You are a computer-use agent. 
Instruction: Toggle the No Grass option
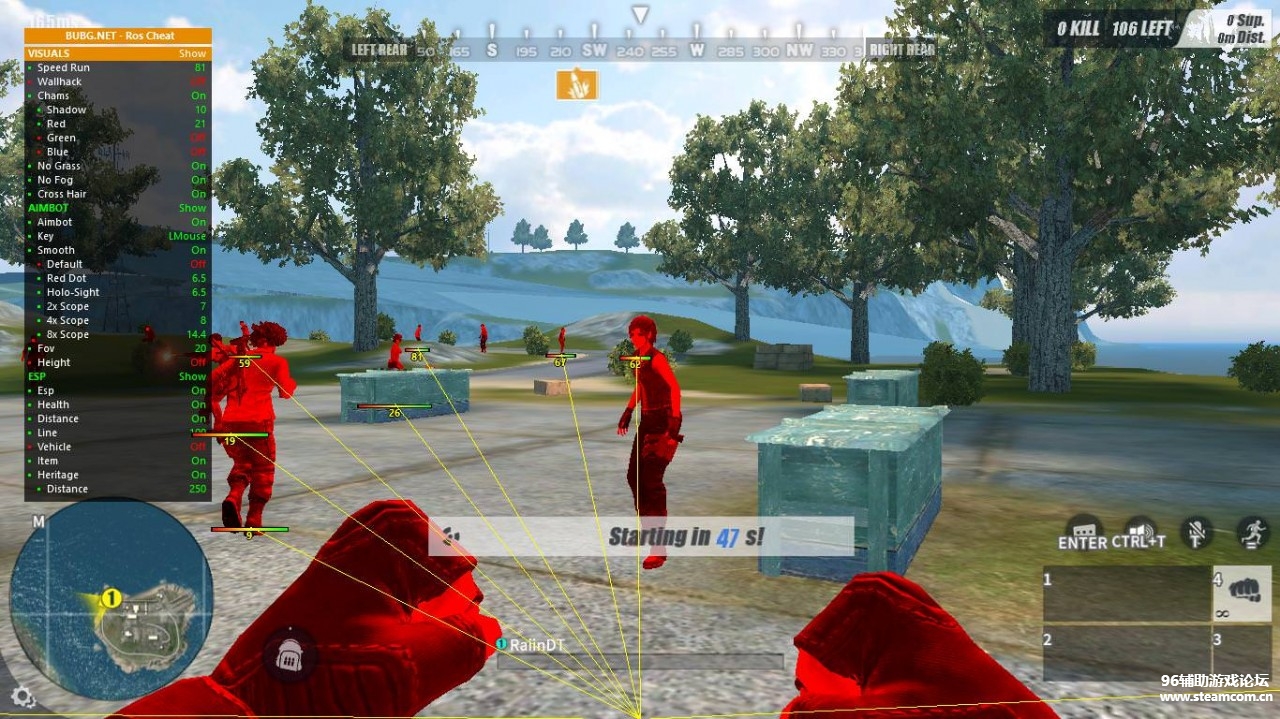(117, 166)
